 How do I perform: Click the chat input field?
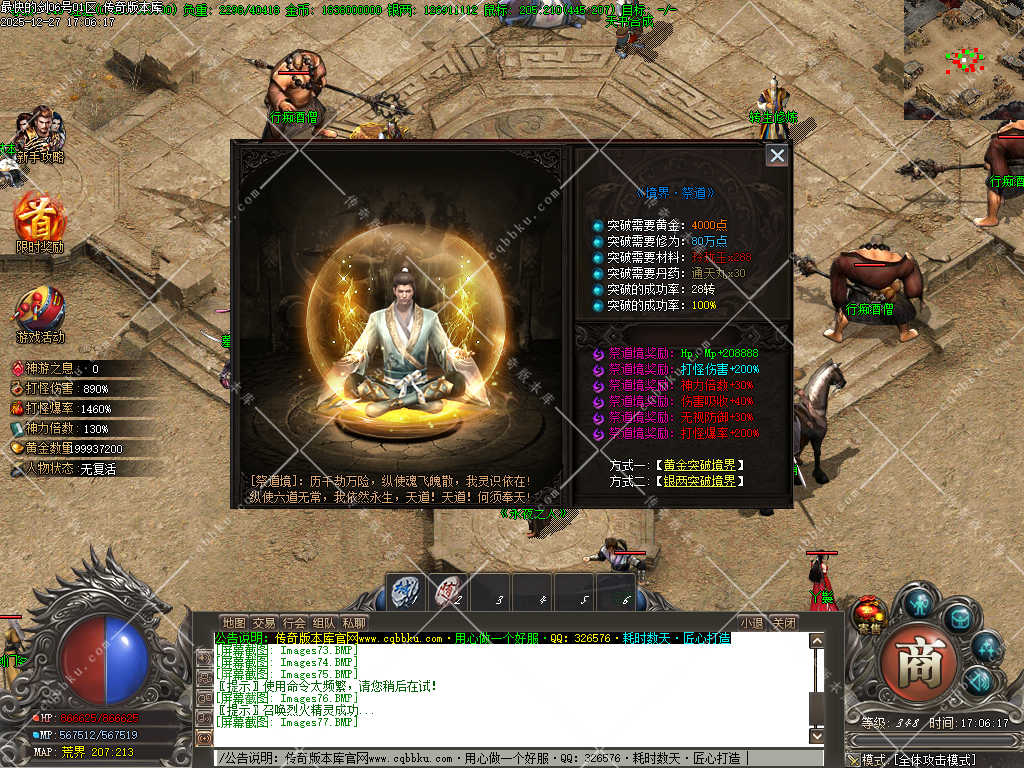[x=500, y=759]
